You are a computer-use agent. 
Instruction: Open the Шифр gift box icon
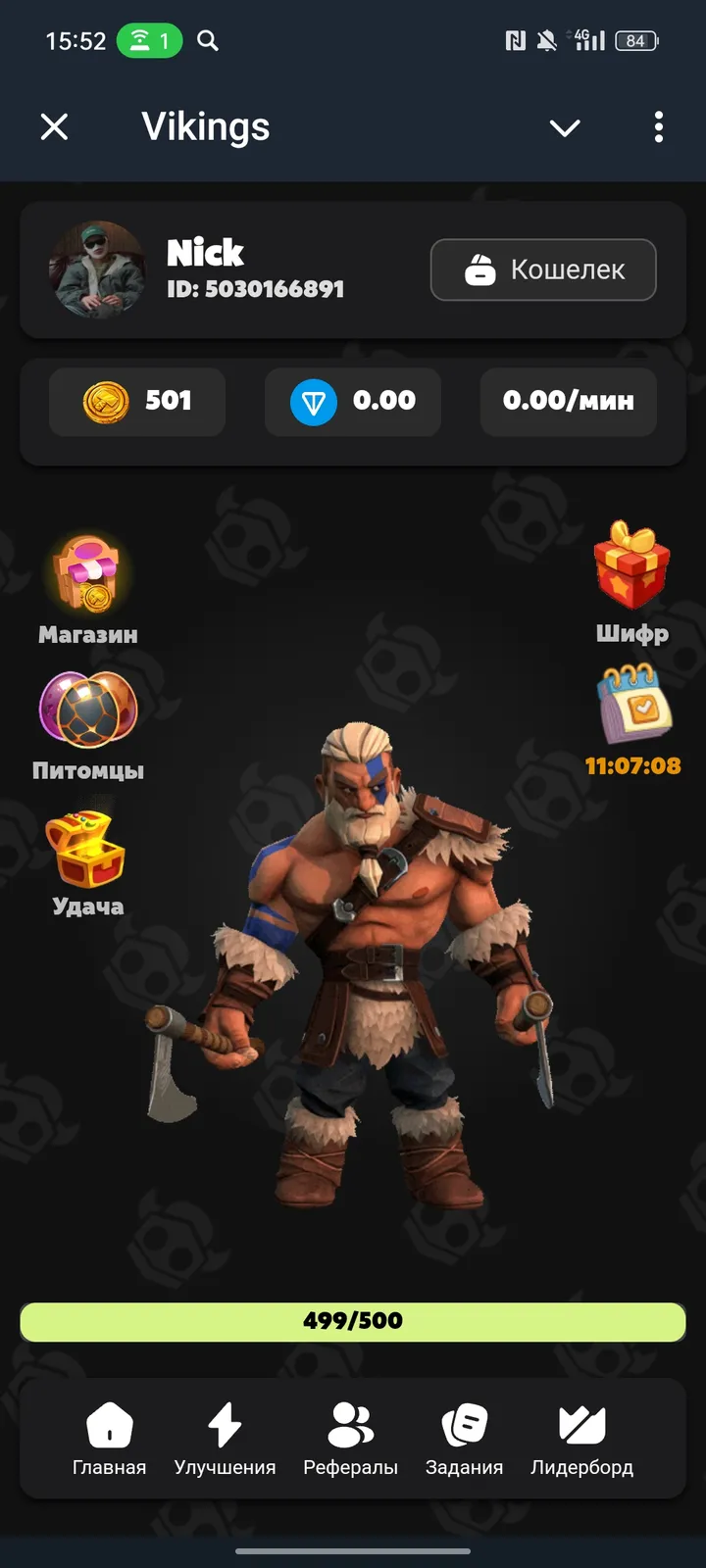631,566
